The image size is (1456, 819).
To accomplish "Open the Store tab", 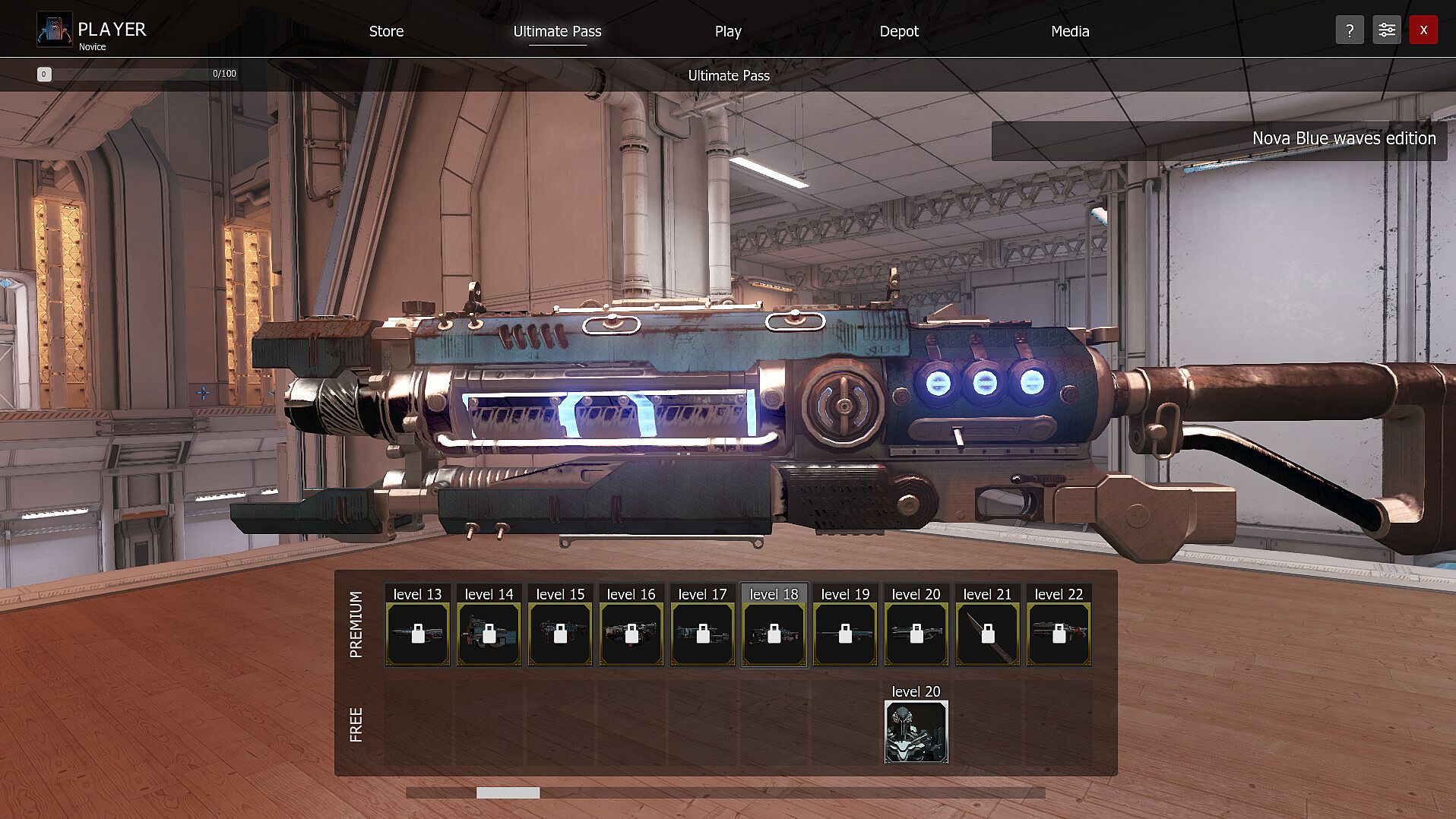I will [x=386, y=31].
